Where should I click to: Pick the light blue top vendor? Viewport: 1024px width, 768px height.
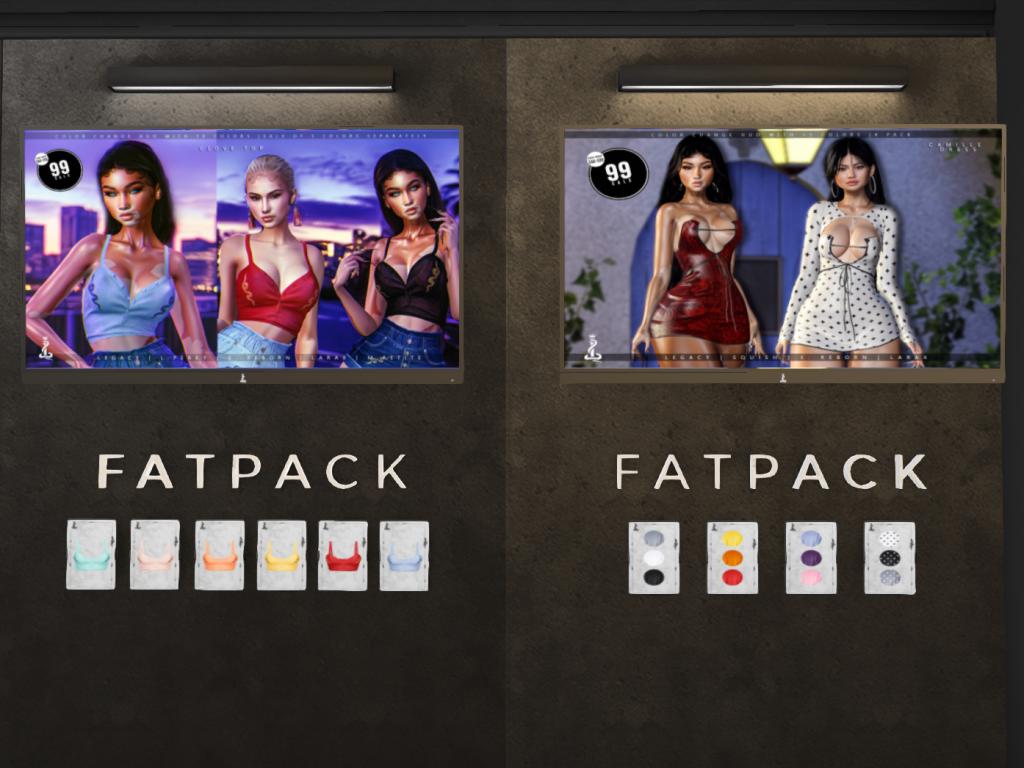click(x=404, y=555)
